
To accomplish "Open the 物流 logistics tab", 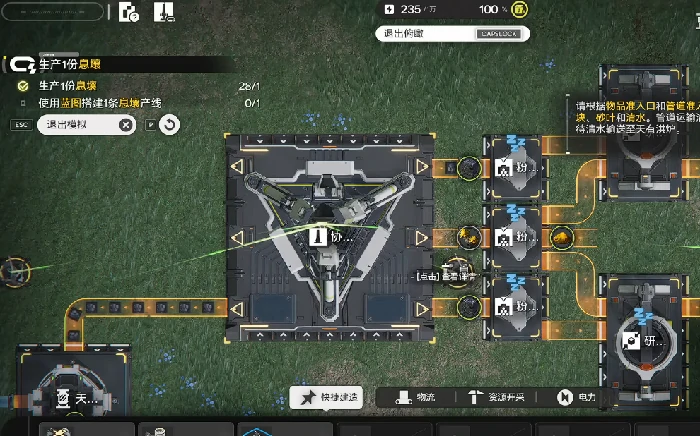I will [416, 398].
